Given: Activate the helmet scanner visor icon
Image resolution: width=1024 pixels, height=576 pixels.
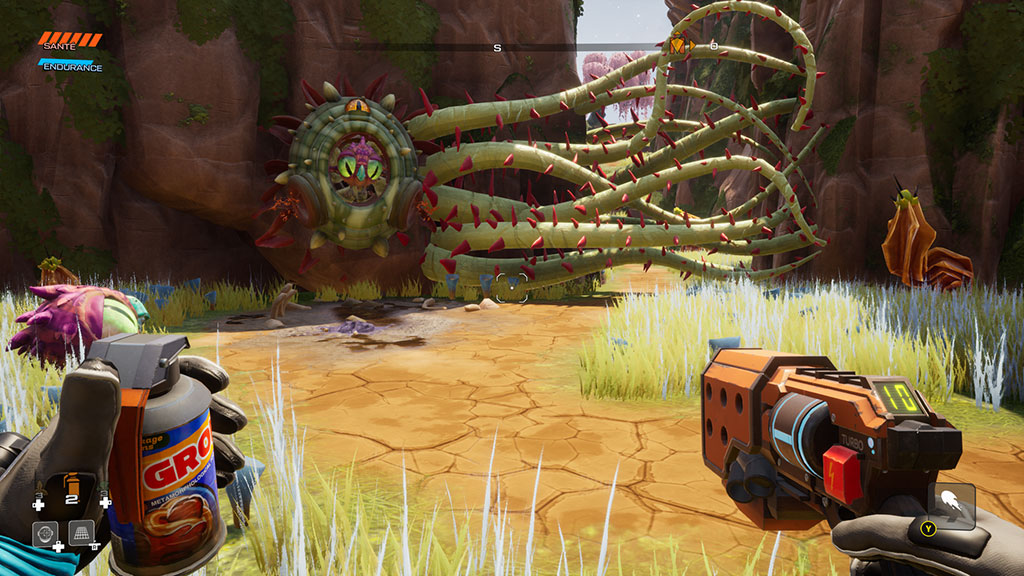Looking at the screenshot, I should [x=44, y=534].
